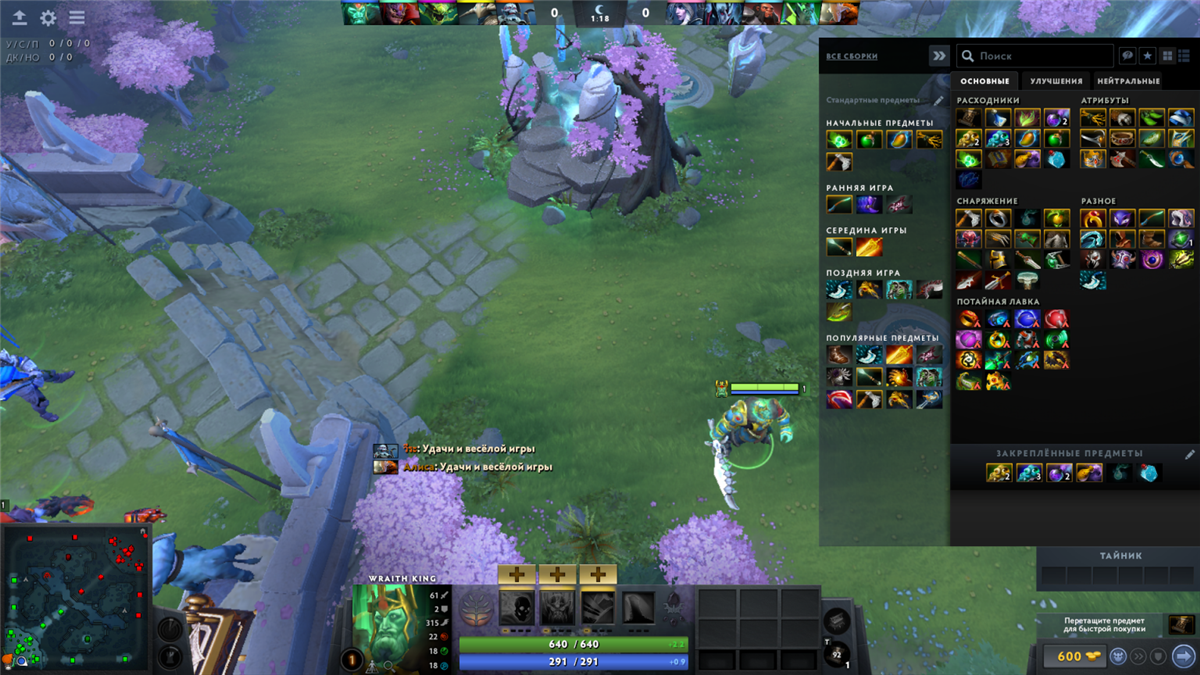Collapse the build guide panel with the double-arrow button
Screen dimensions: 1200x675
tap(938, 56)
